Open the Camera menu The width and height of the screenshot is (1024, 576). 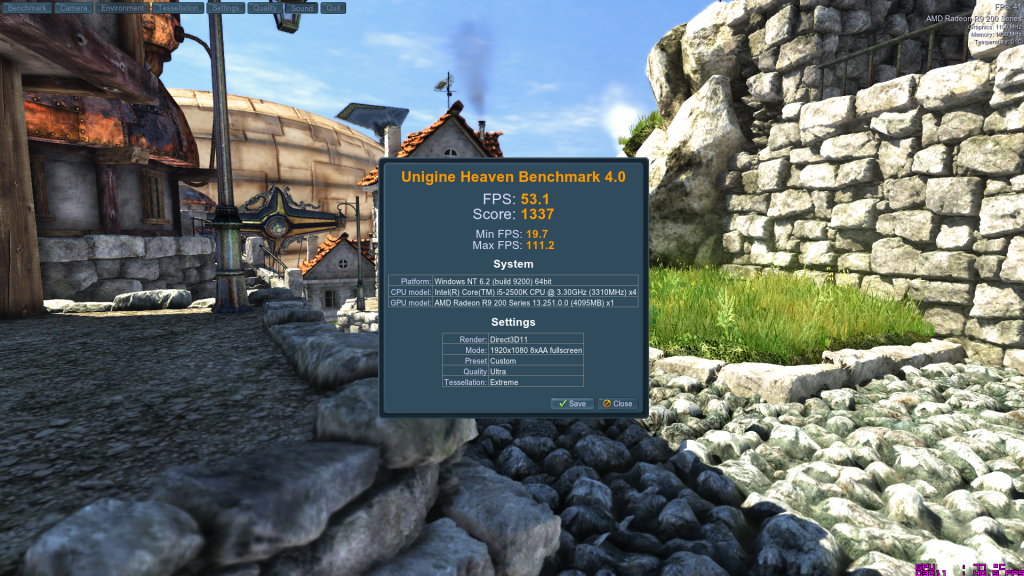[73, 7]
